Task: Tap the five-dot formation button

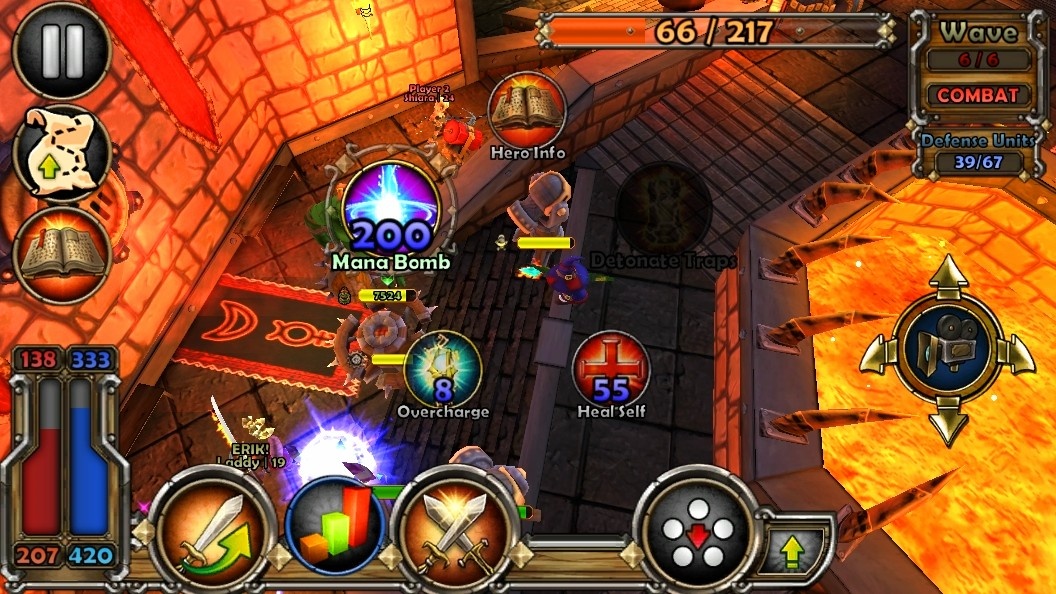Action: 698,530
